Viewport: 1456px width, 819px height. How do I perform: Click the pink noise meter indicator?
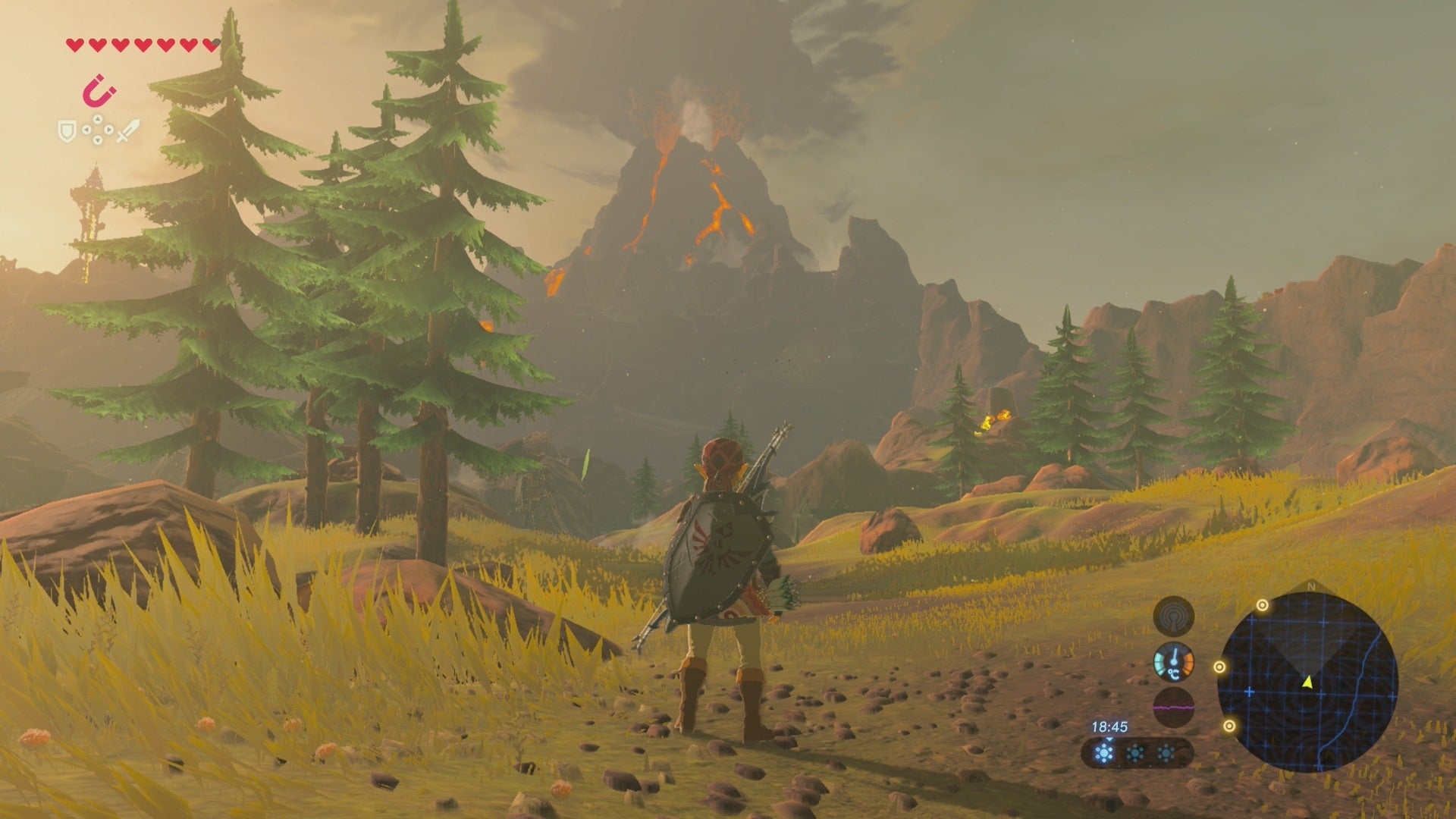tap(1174, 708)
